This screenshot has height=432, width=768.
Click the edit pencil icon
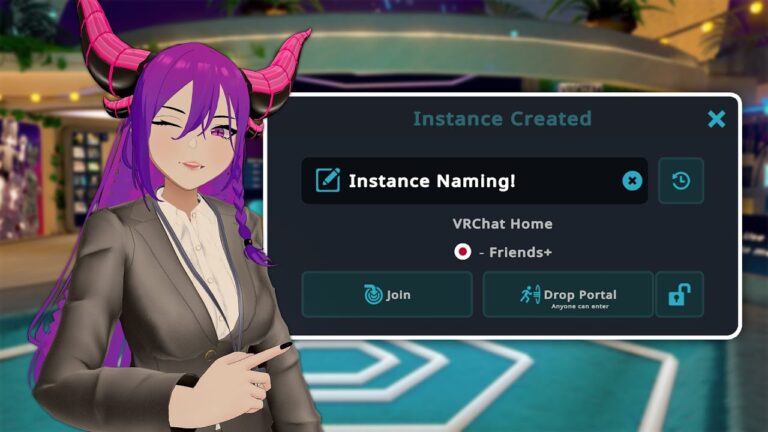327,181
